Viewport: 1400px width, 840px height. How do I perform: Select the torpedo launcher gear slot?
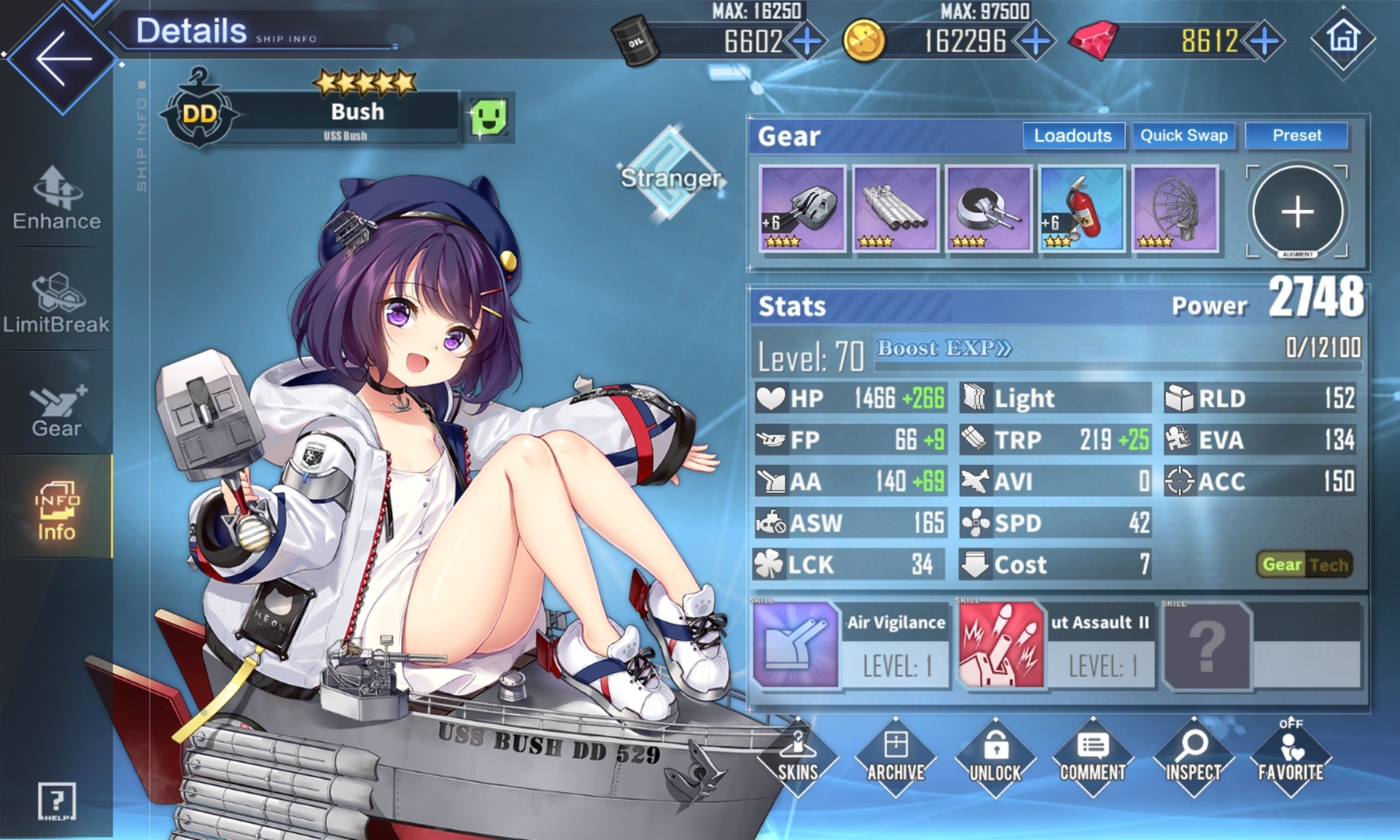coord(895,209)
